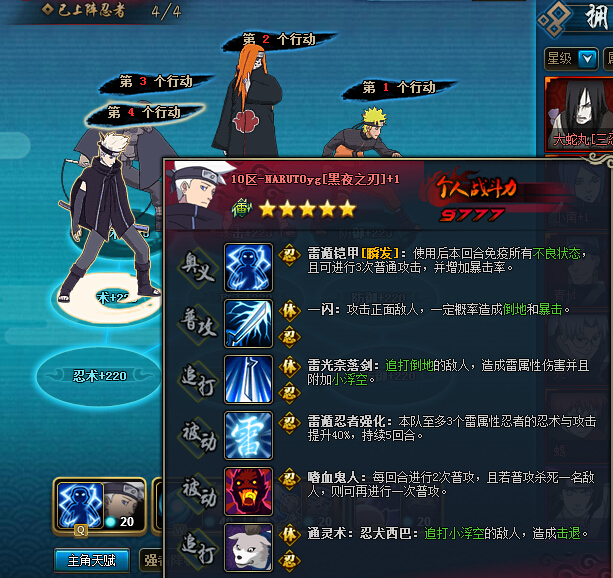Click the 一闪 normal attack skill icon
Image resolution: width=613 pixels, height=578 pixels.
pyautogui.click(x=247, y=323)
